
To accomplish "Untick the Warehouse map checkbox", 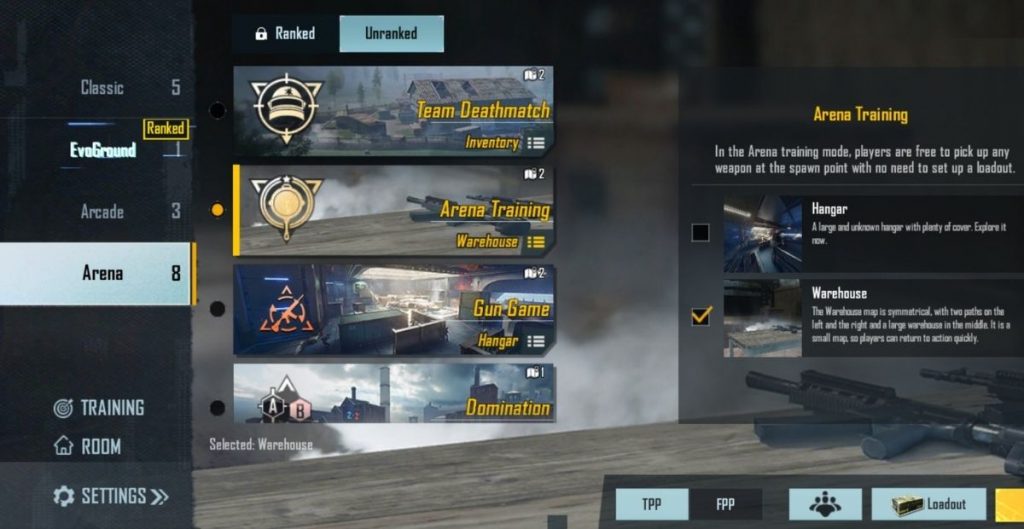I will (x=700, y=316).
